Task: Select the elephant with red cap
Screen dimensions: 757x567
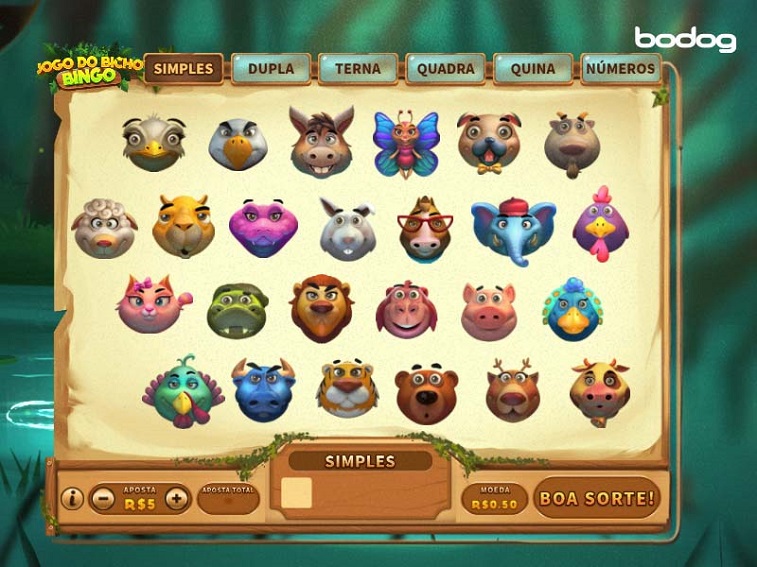Action: 513,229
